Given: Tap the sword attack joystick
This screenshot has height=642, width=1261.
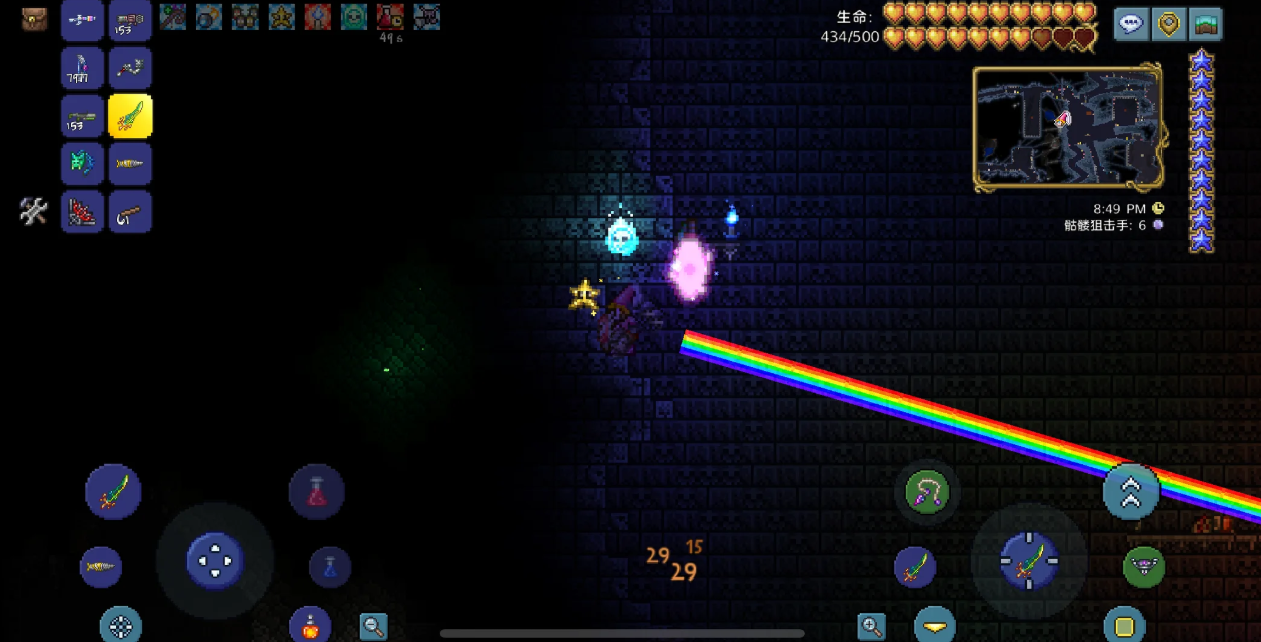Looking at the screenshot, I should (1029, 561).
